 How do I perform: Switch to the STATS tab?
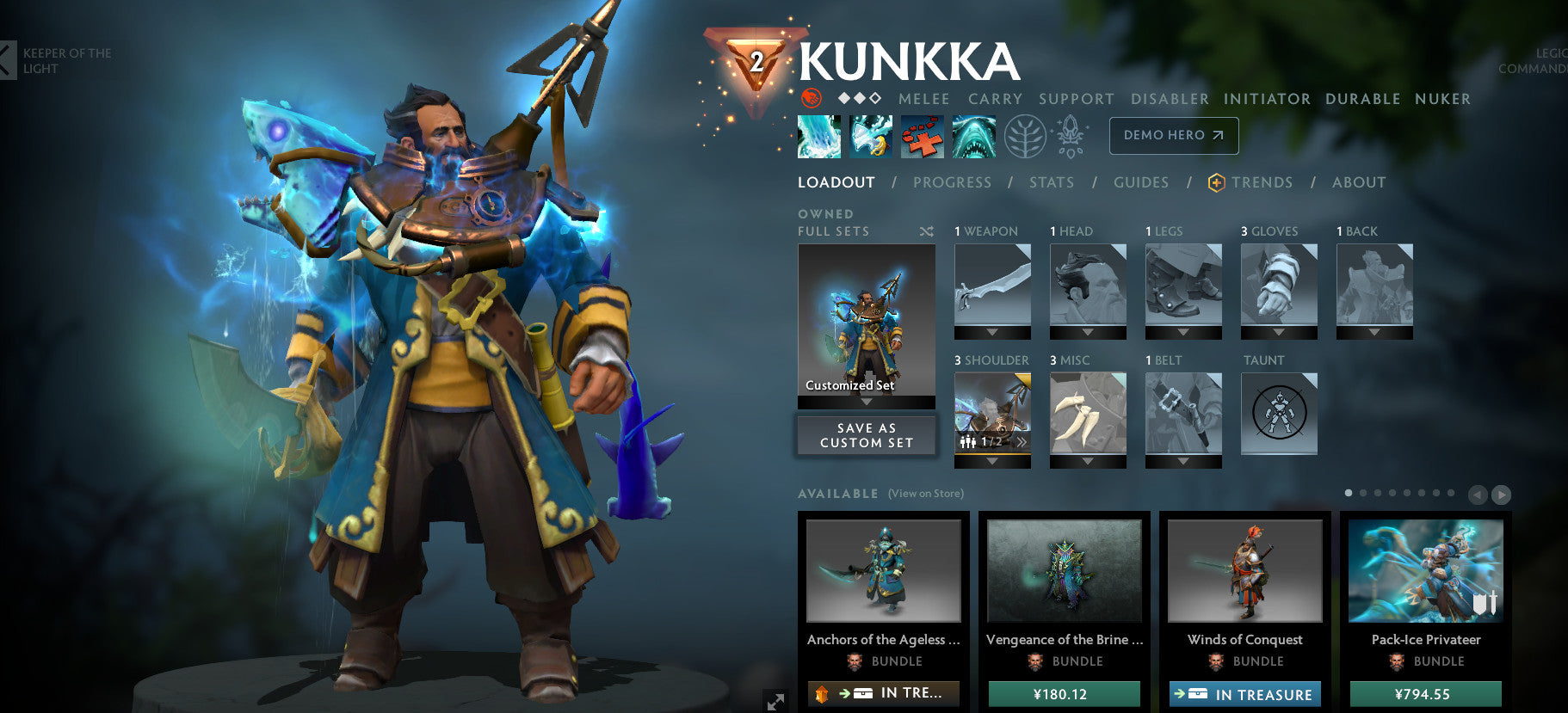pyautogui.click(x=1052, y=182)
